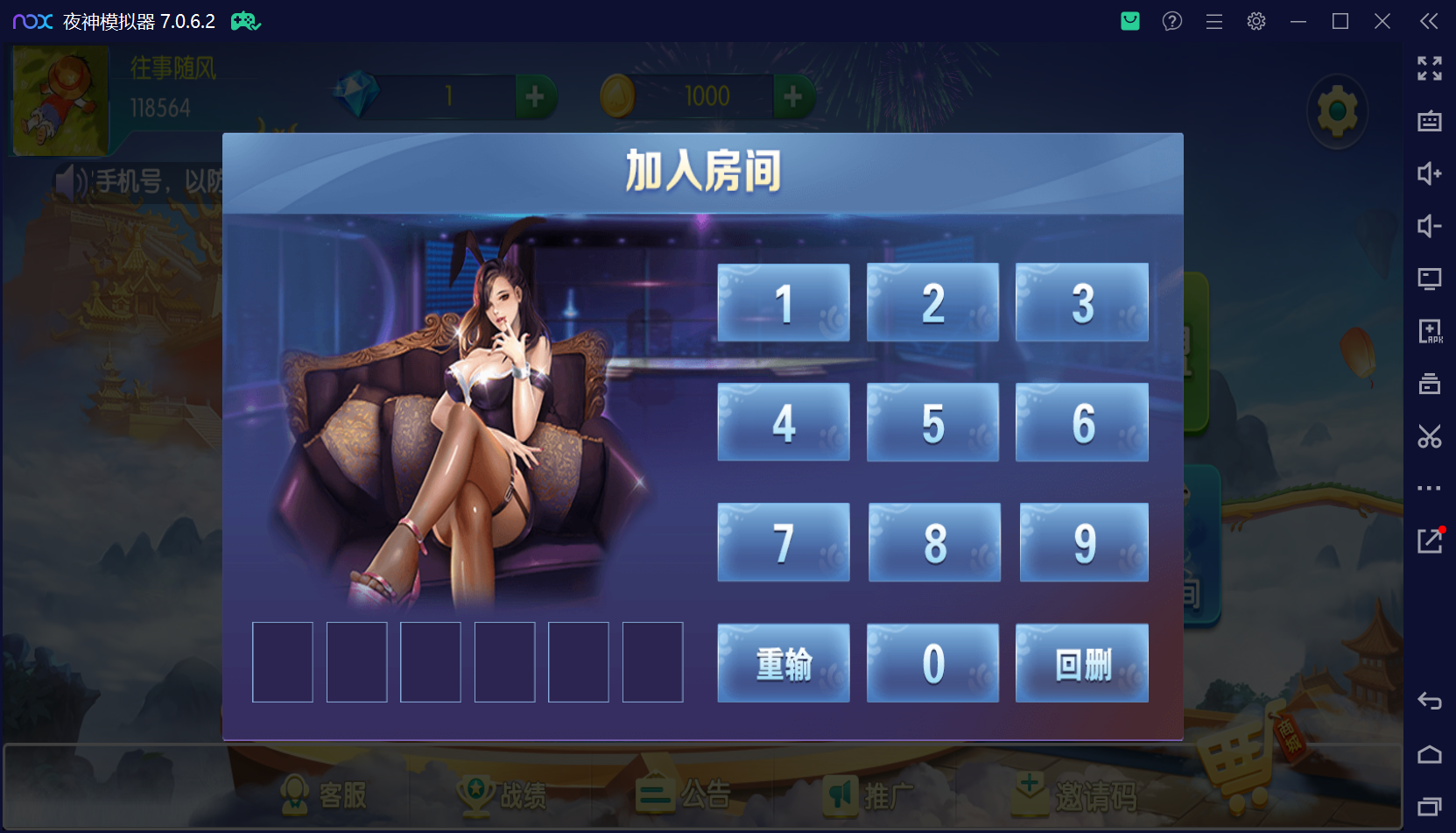The image size is (1456, 833).
Task: Enter fullscreen mode from the sidebar
Action: coord(1430,68)
